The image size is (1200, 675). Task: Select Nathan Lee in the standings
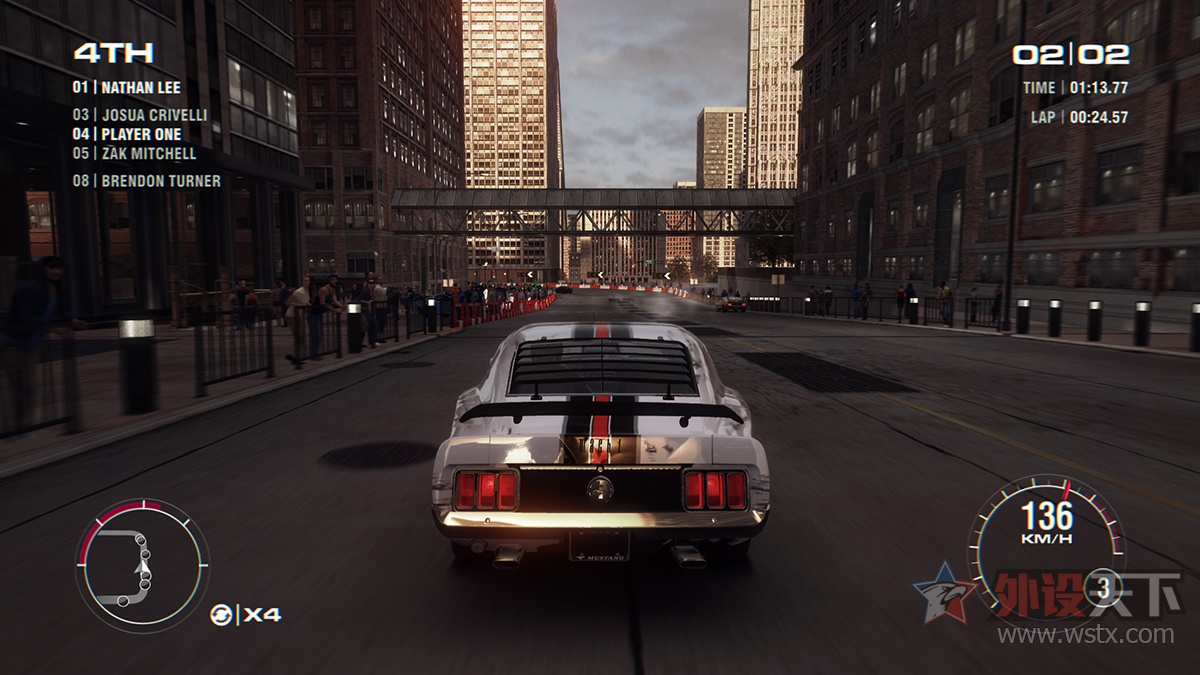[127, 87]
